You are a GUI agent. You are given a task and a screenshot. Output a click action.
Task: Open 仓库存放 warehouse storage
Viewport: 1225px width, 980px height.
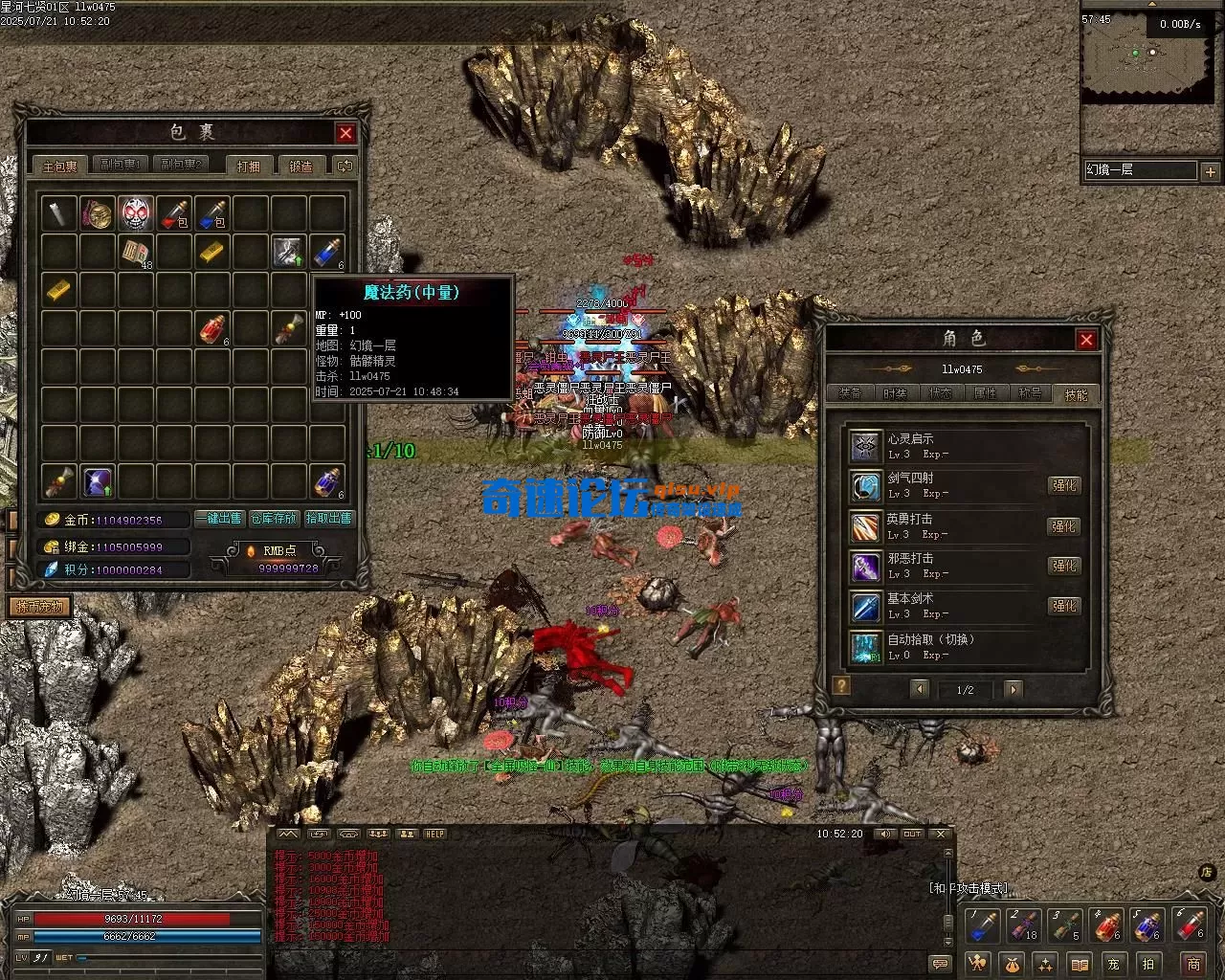274,518
